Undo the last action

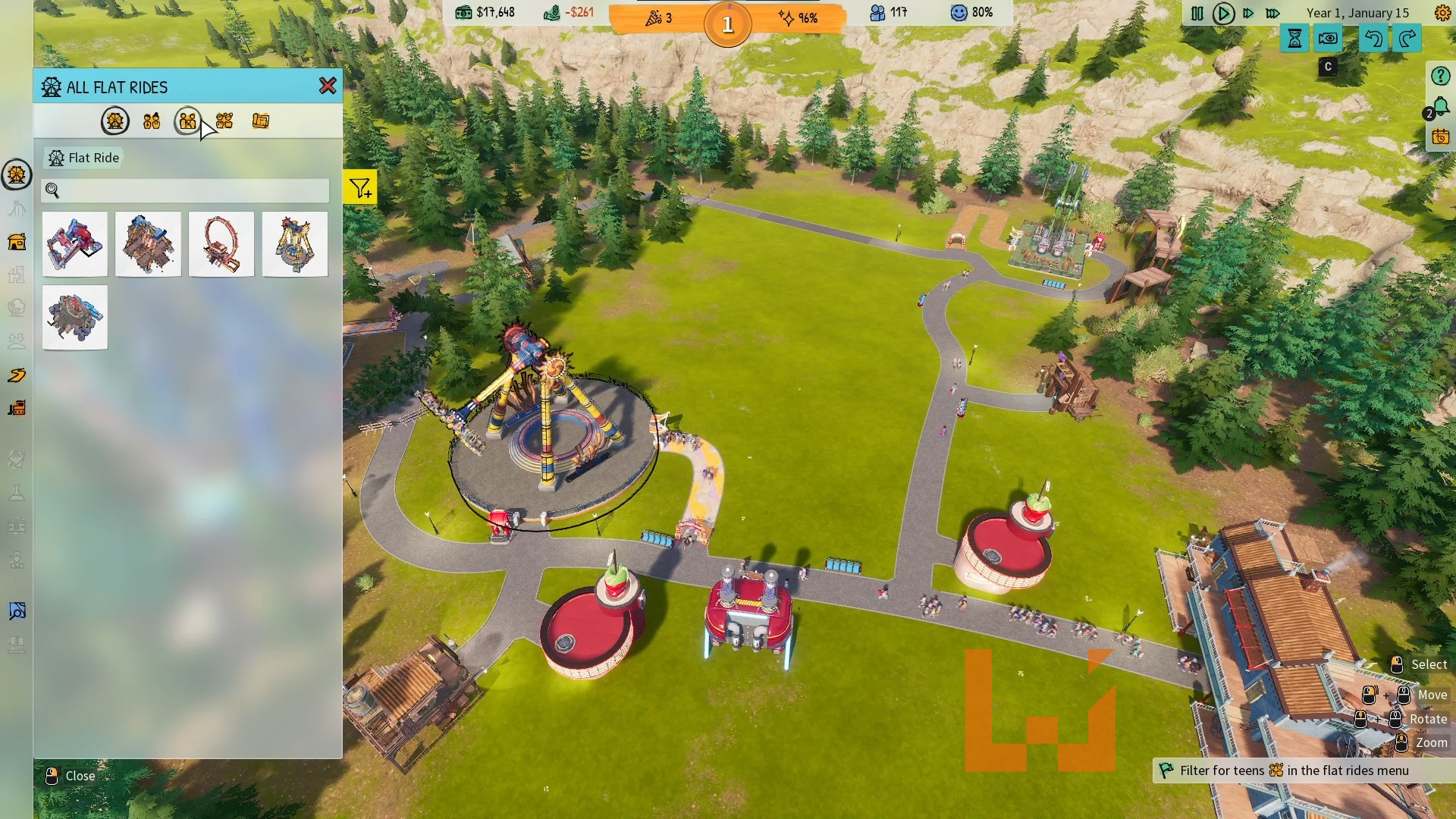[1373, 39]
